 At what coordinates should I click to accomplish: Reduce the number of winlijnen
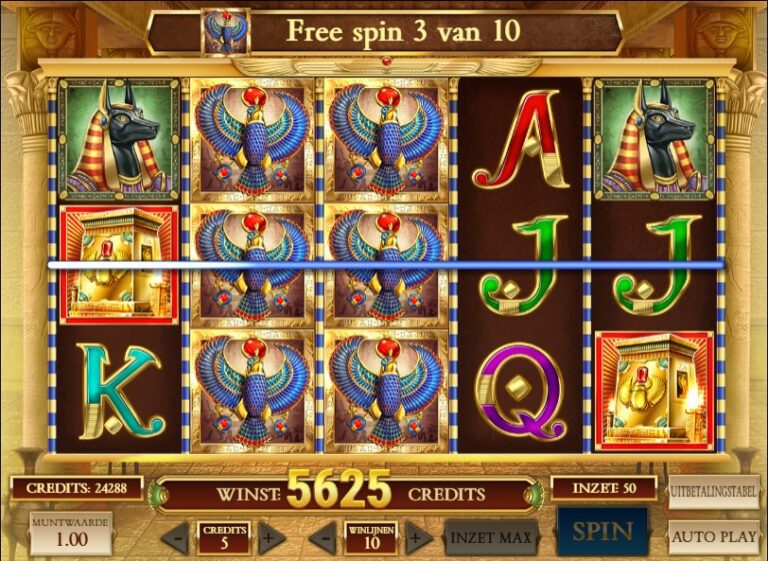[x=322, y=537]
